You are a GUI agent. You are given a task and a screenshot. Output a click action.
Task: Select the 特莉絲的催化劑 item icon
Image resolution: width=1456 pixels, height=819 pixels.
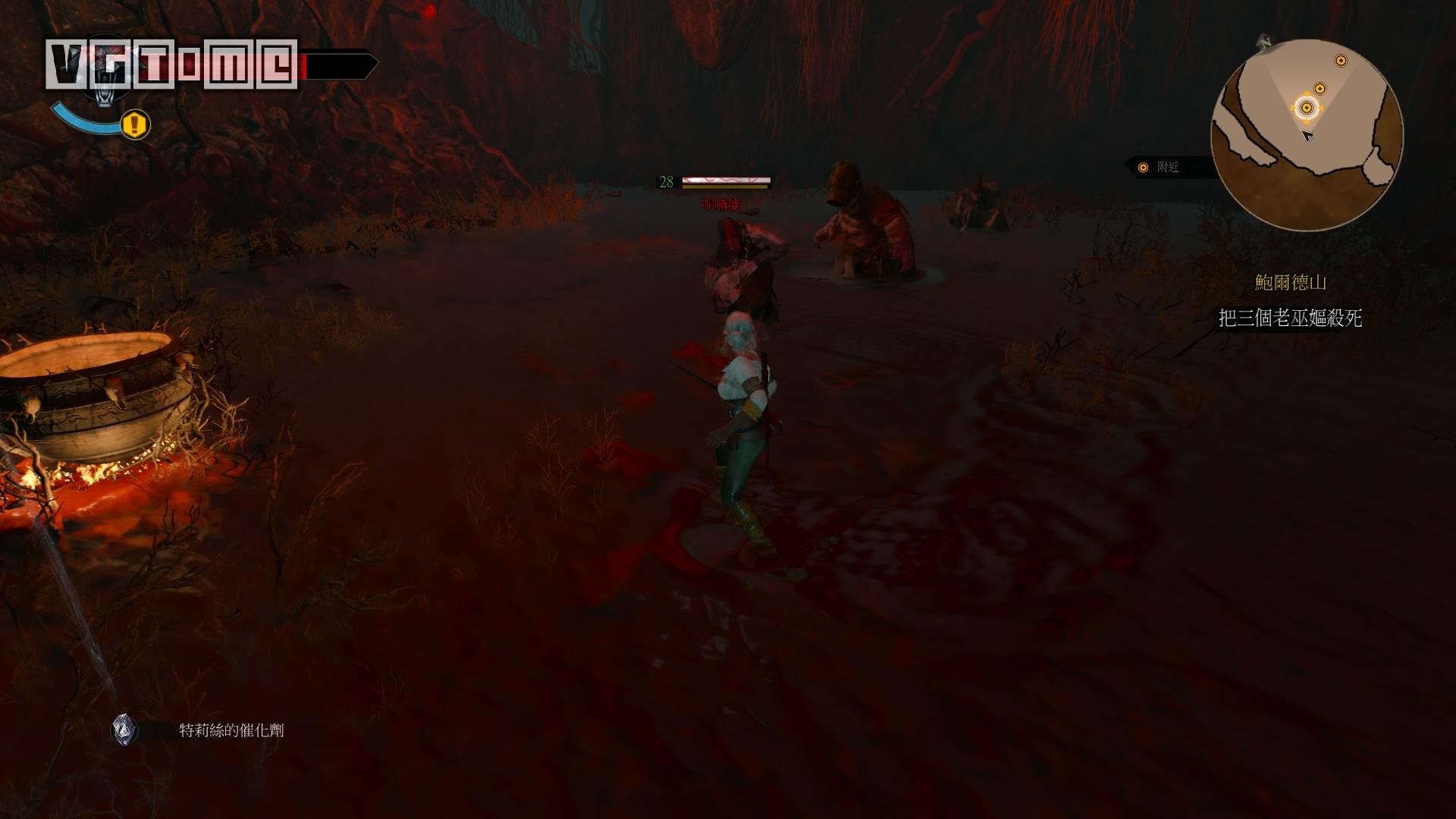pos(124,730)
